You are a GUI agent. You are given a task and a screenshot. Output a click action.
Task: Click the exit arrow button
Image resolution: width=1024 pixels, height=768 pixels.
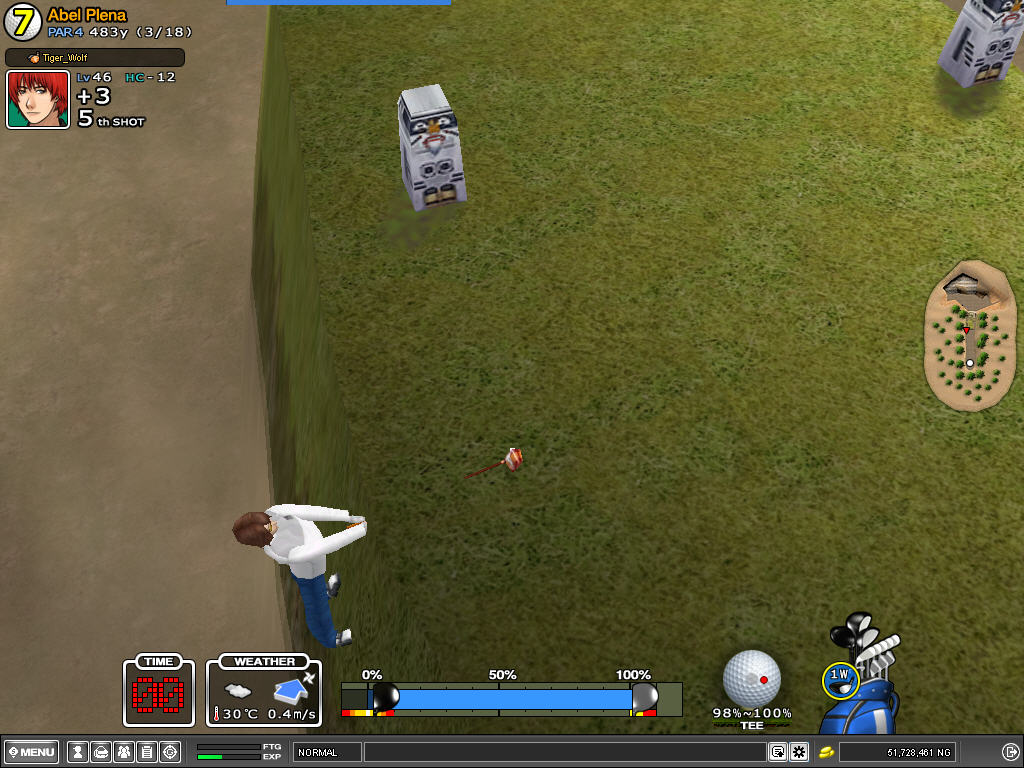[1009, 752]
